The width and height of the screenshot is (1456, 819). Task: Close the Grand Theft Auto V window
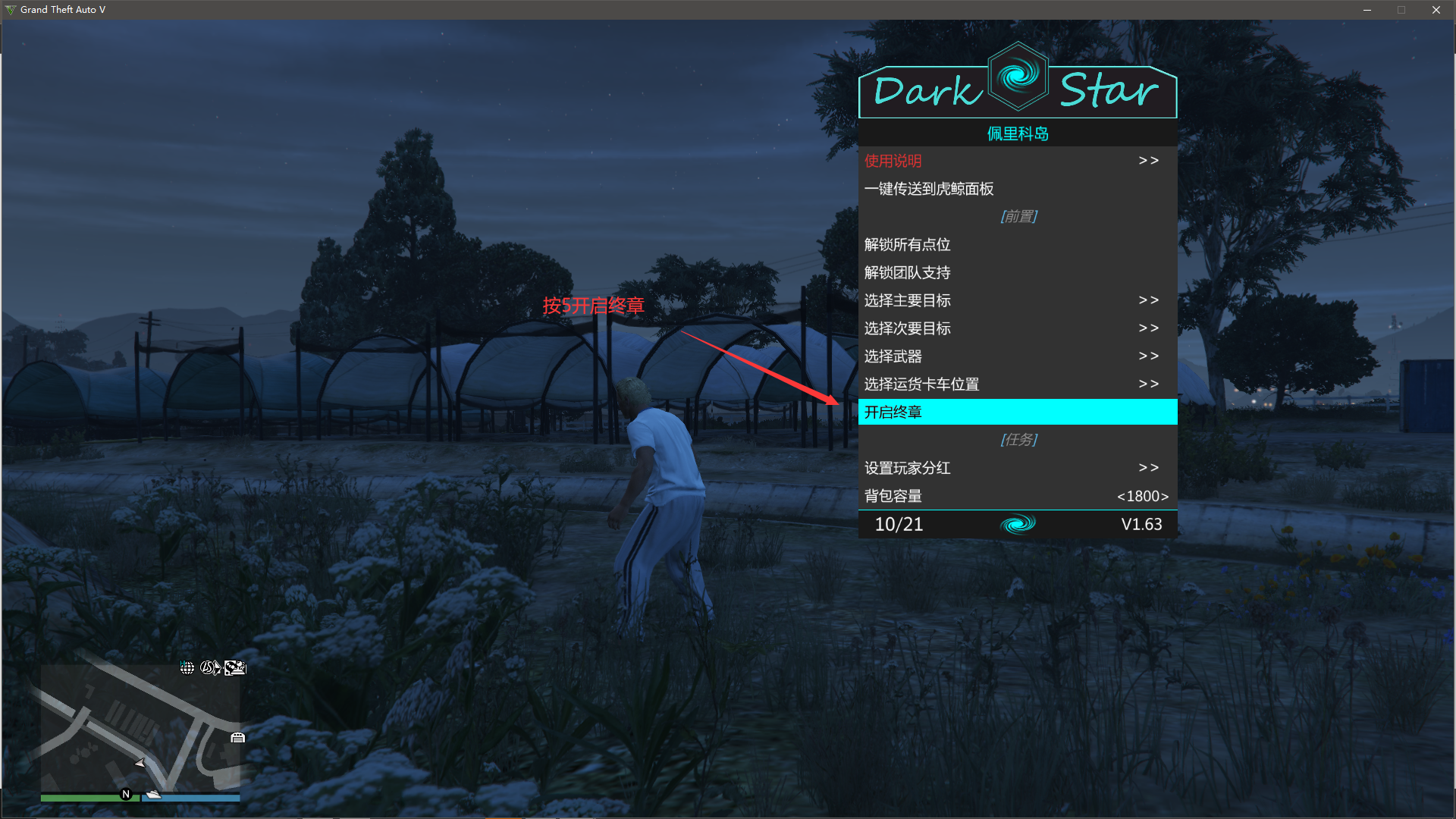(1436, 10)
